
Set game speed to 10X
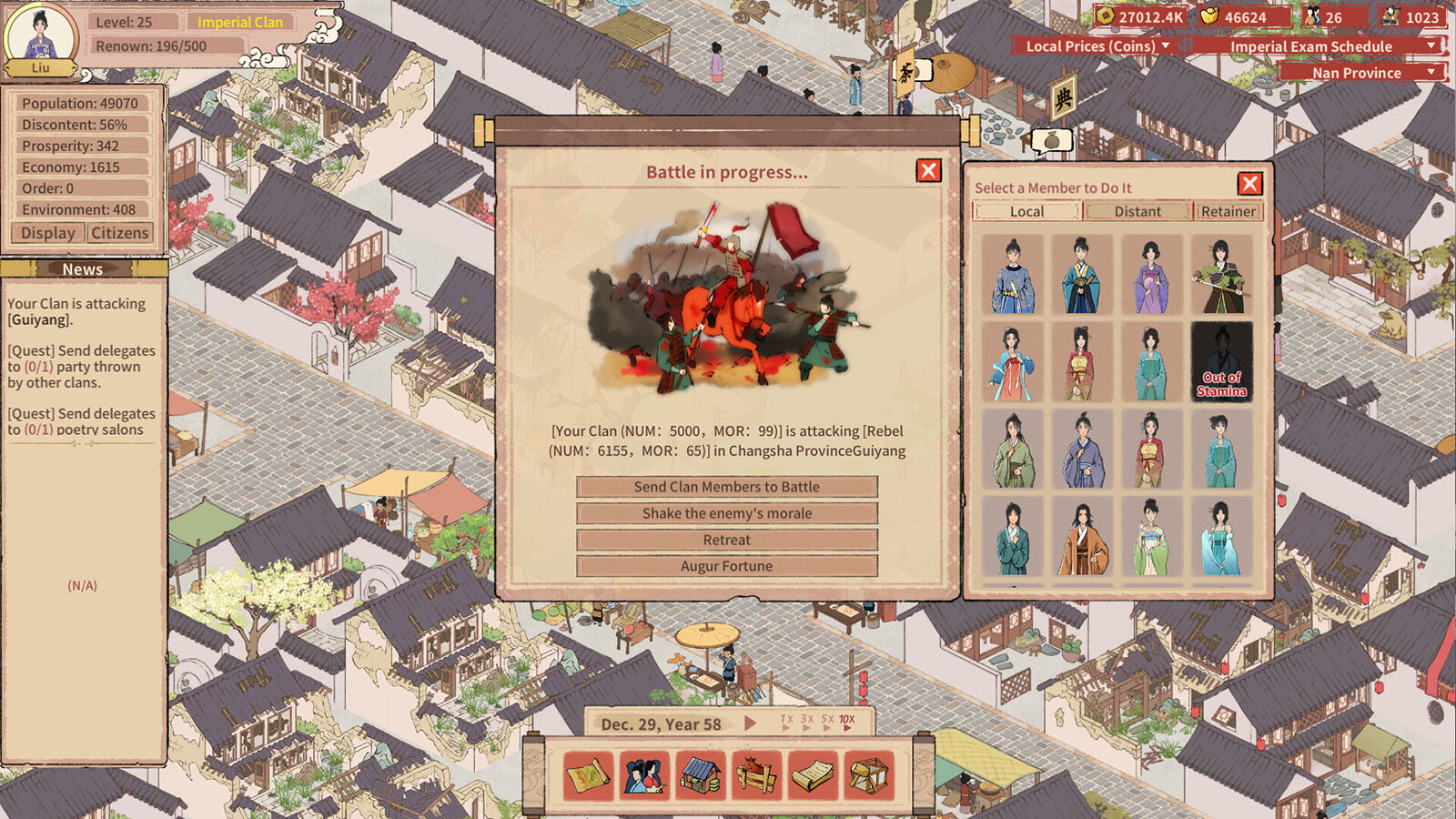(x=846, y=721)
